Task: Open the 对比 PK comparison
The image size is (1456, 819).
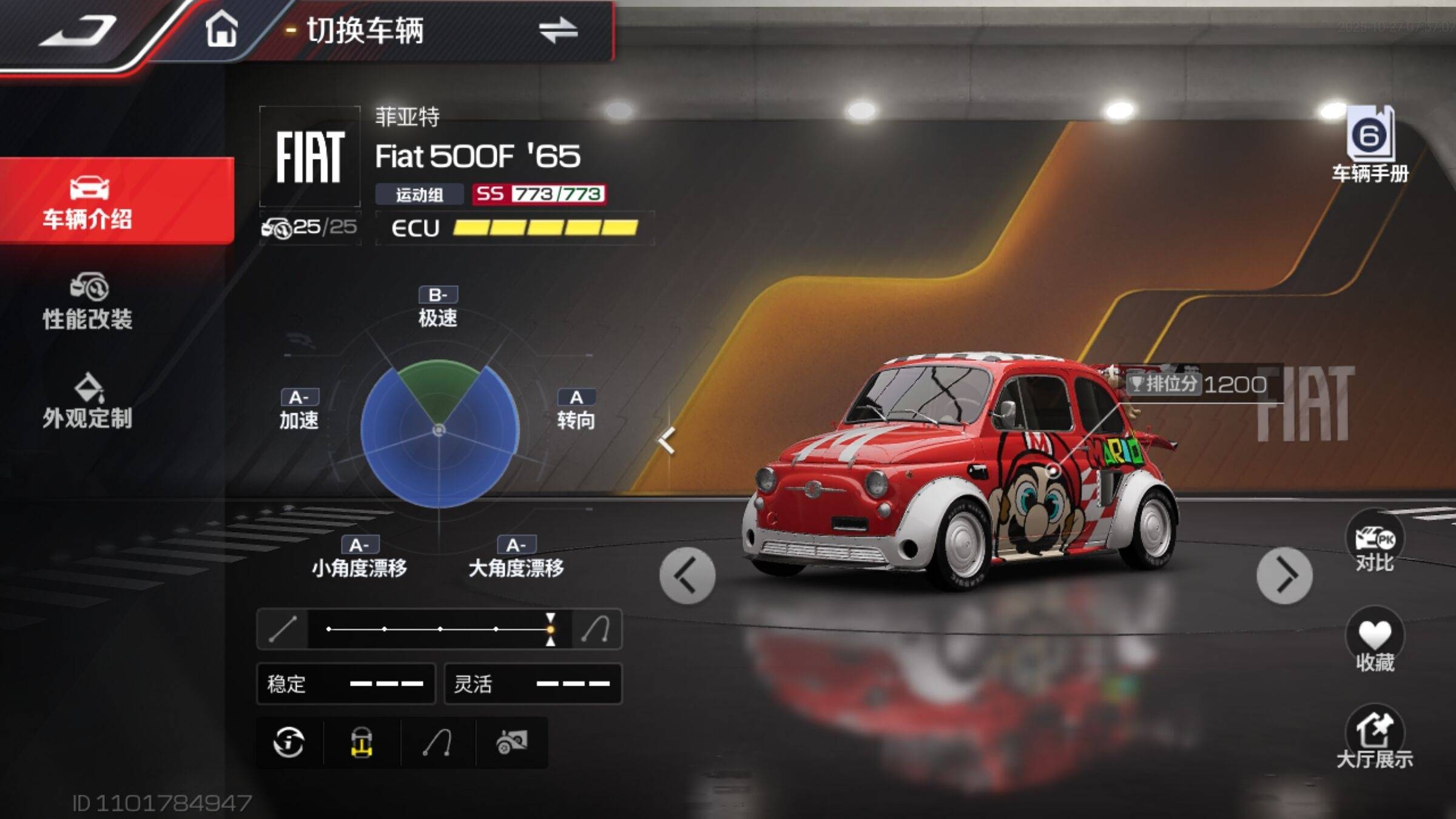Action: coord(1375,544)
